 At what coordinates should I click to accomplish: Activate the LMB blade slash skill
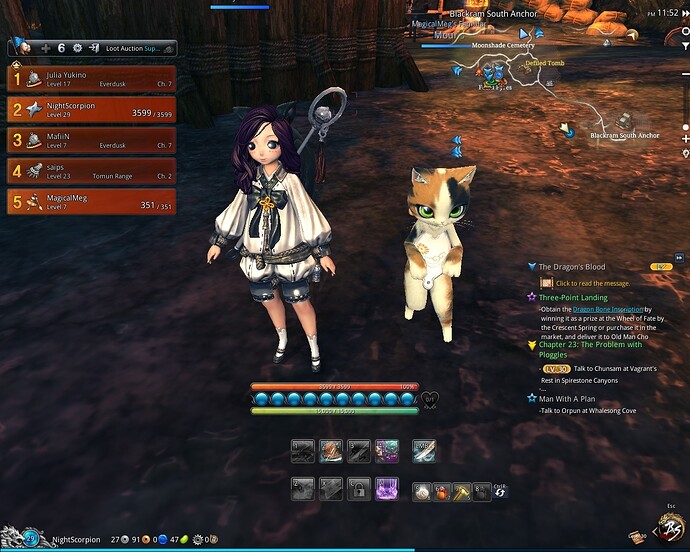(424, 451)
